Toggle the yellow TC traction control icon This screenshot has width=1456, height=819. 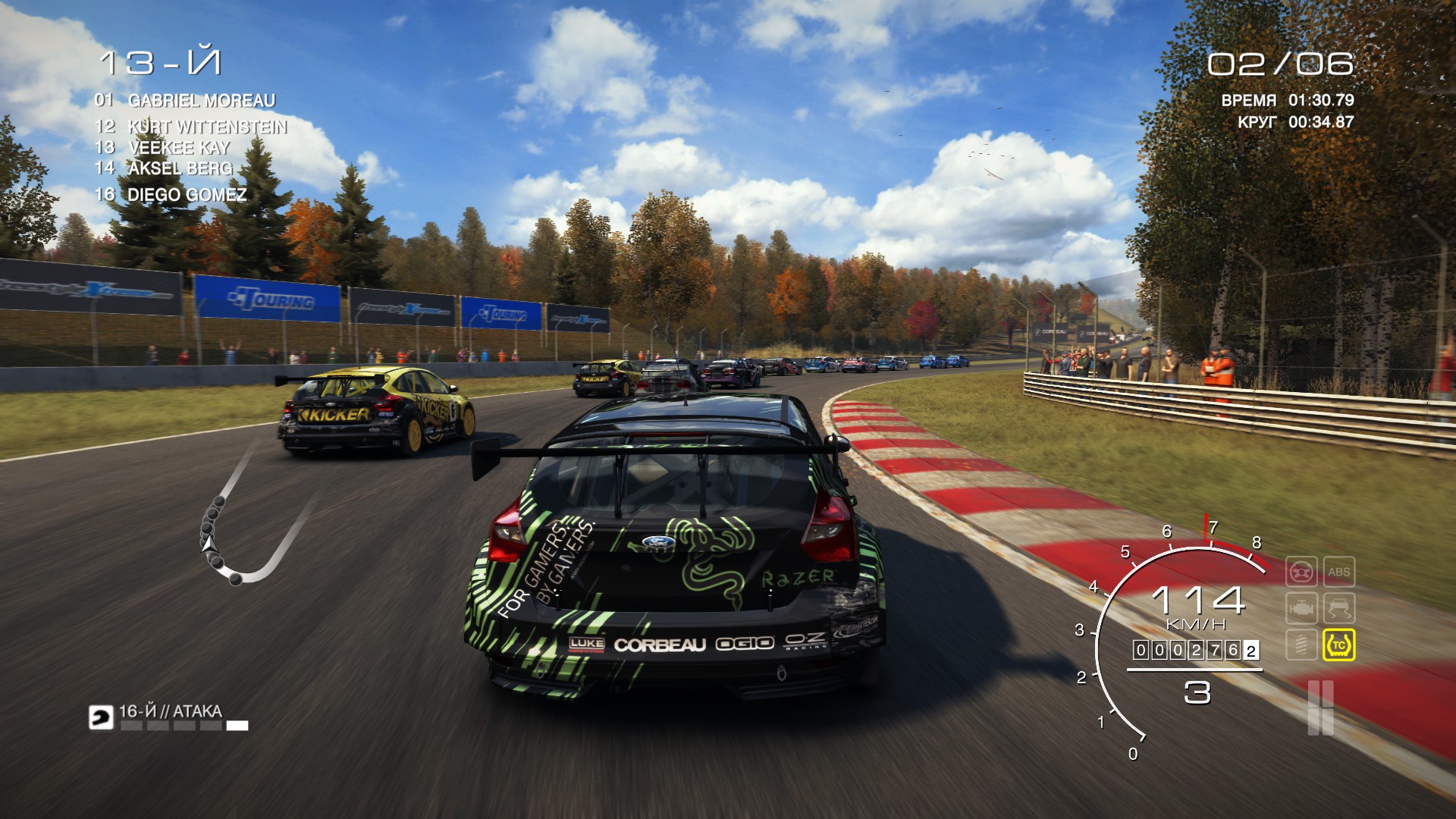point(1338,645)
